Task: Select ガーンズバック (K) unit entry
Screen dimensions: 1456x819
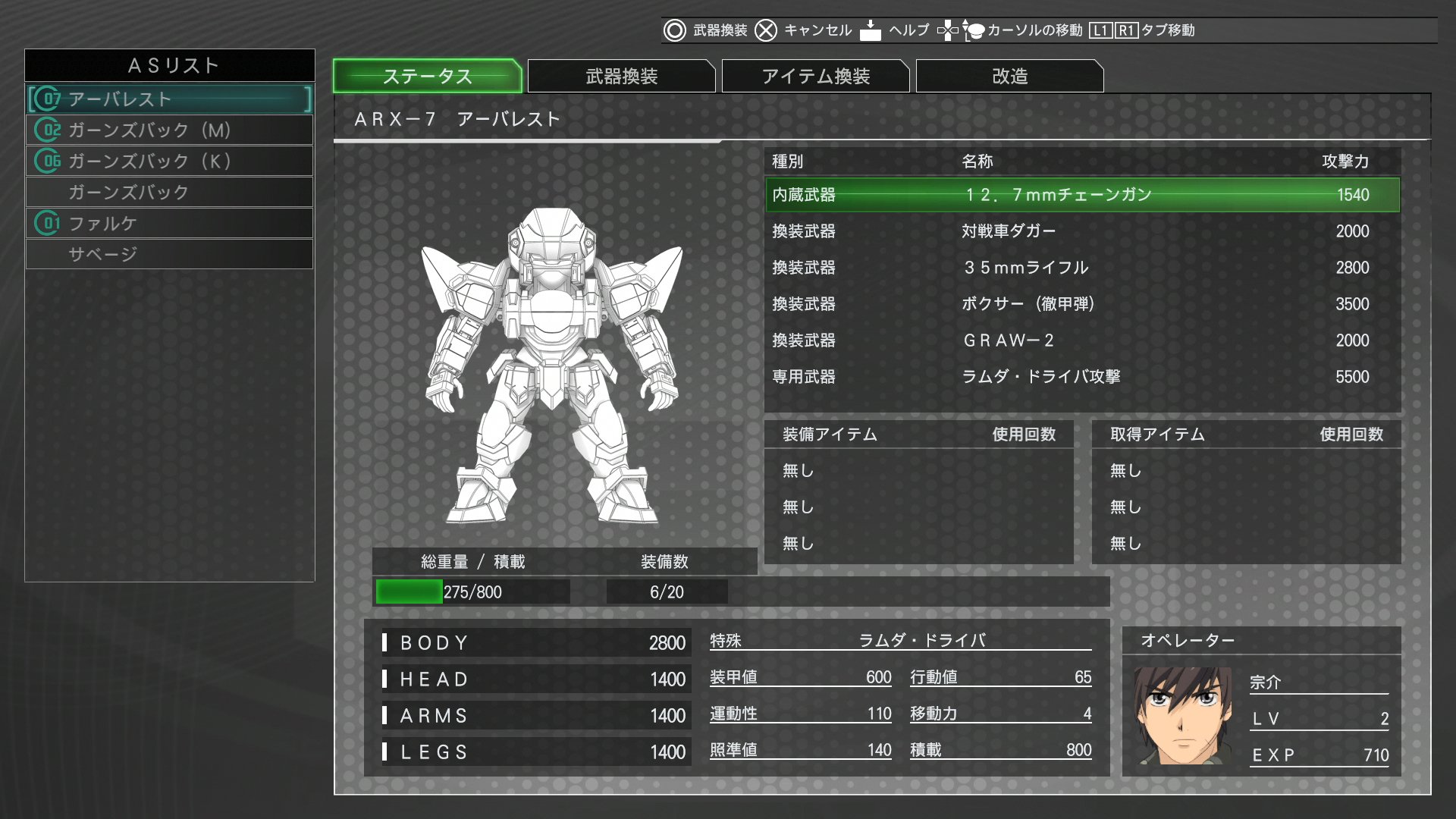Action: (x=170, y=162)
